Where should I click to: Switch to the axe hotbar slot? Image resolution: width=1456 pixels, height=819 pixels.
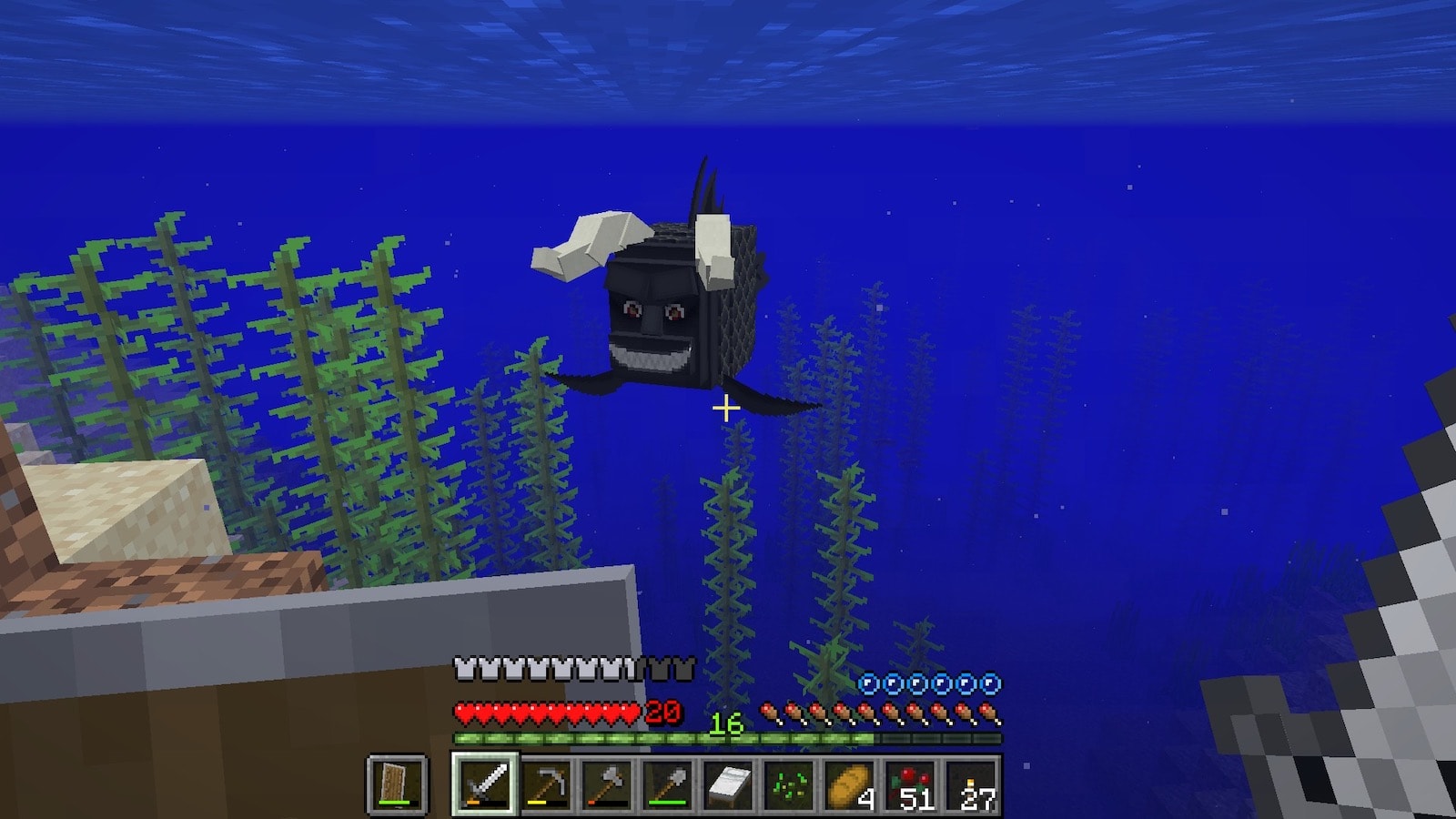[607, 784]
